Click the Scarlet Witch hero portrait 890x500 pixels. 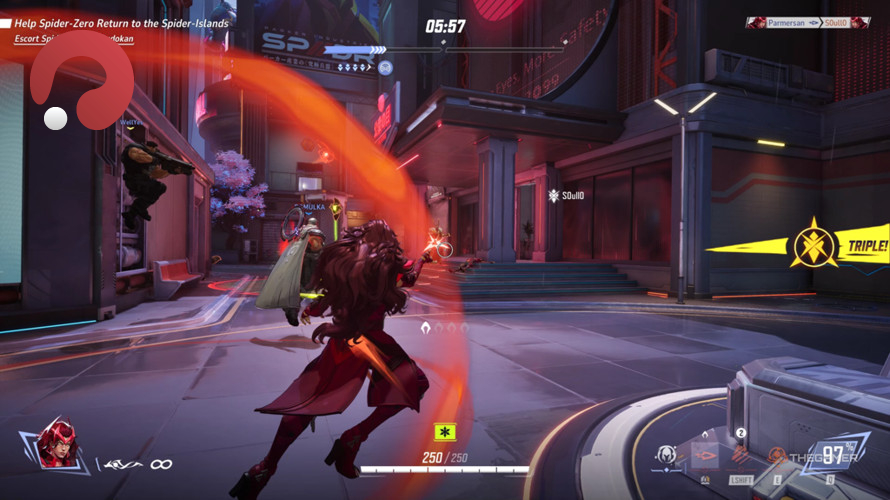click(x=58, y=444)
